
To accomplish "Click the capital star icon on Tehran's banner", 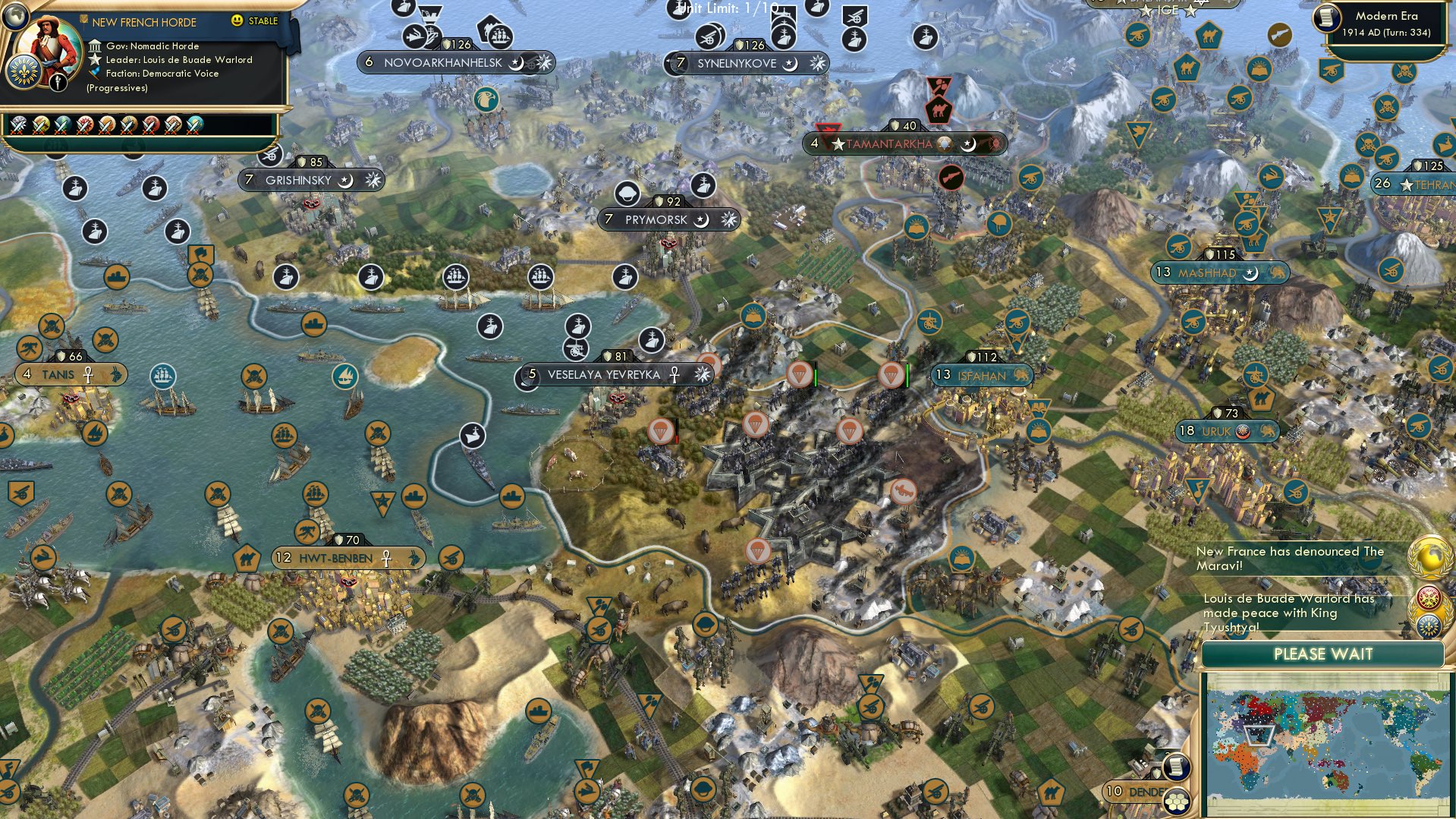I will point(1407,184).
